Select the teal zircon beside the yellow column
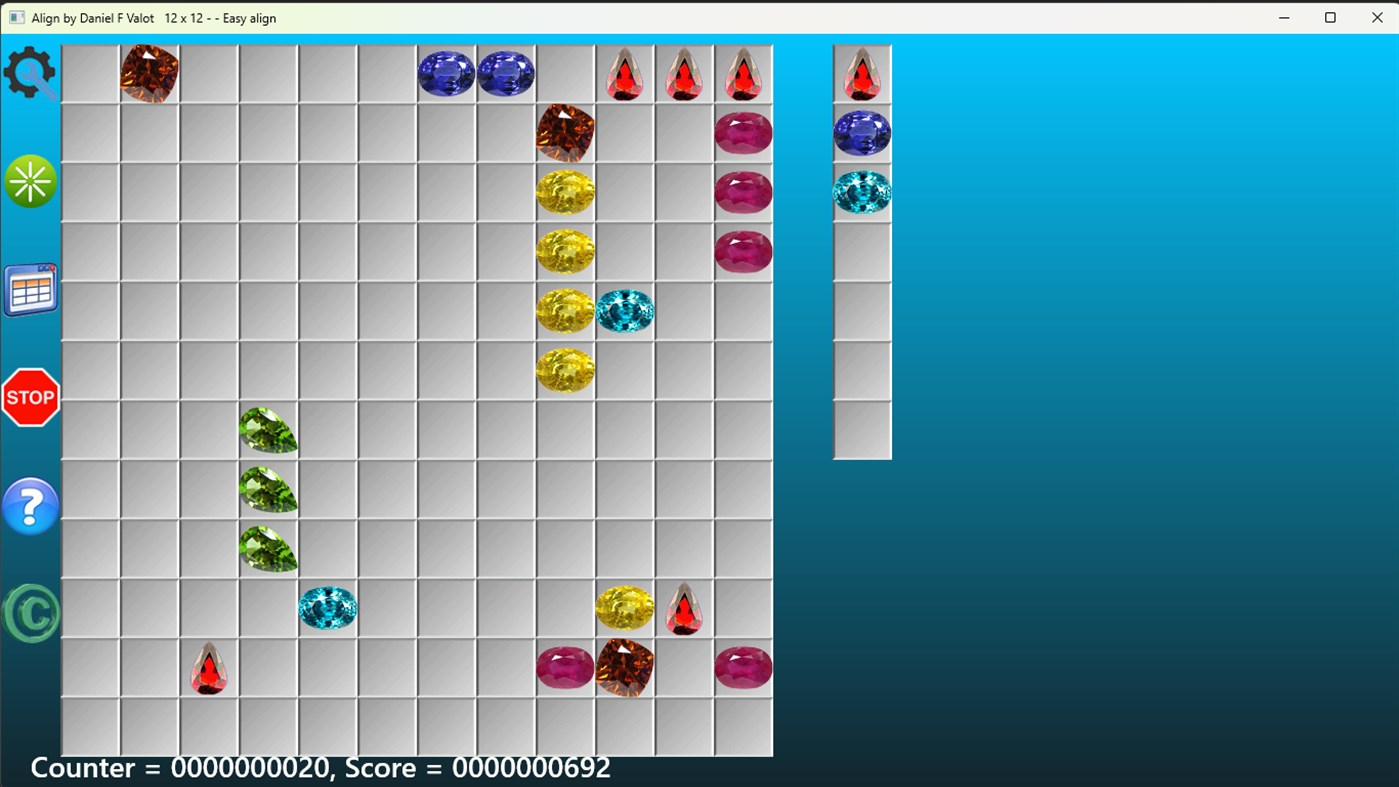 pos(625,310)
